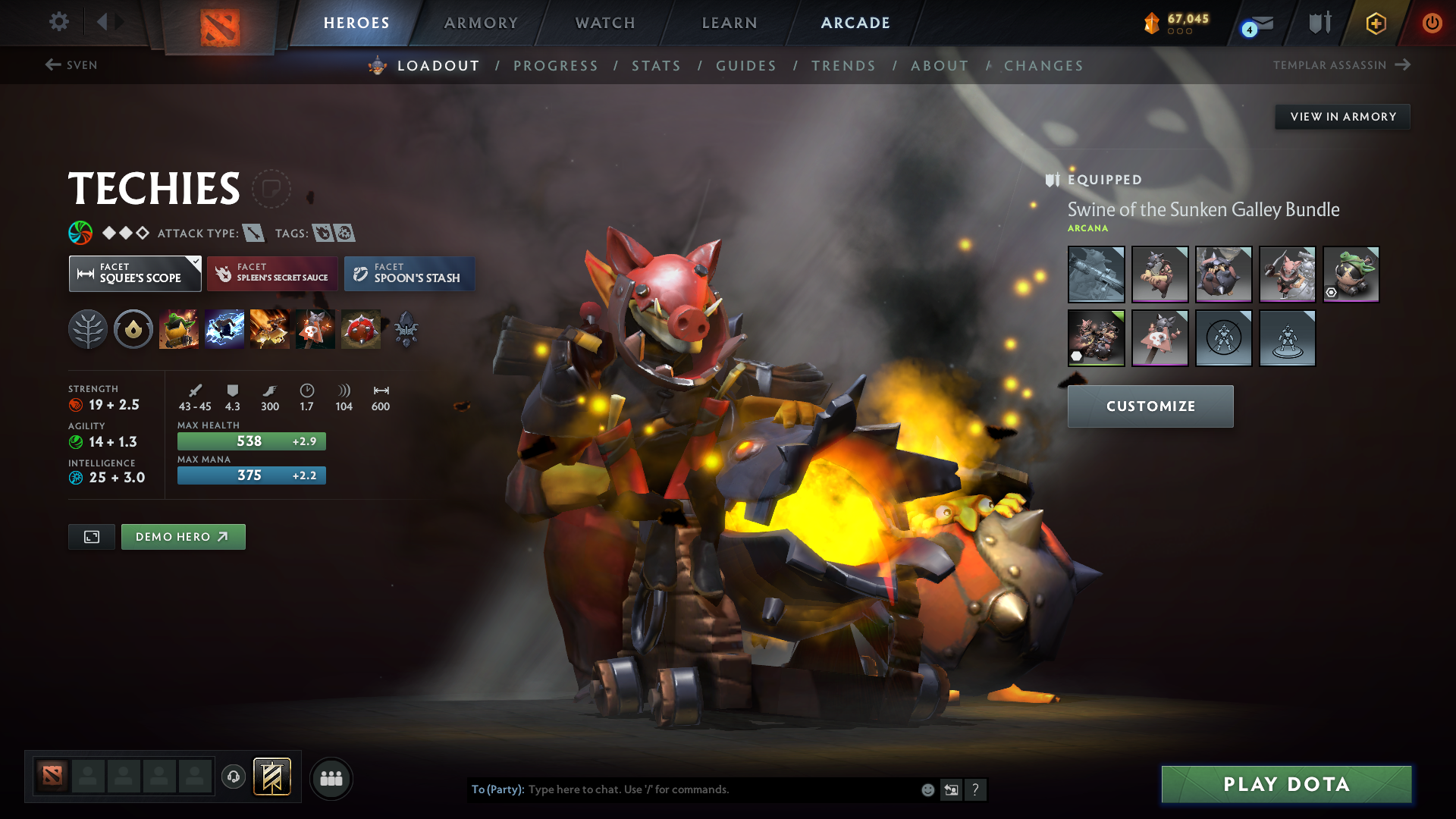Select the Reactive Tazer ability
This screenshot has width=1456, height=819.
[x=224, y=328]
